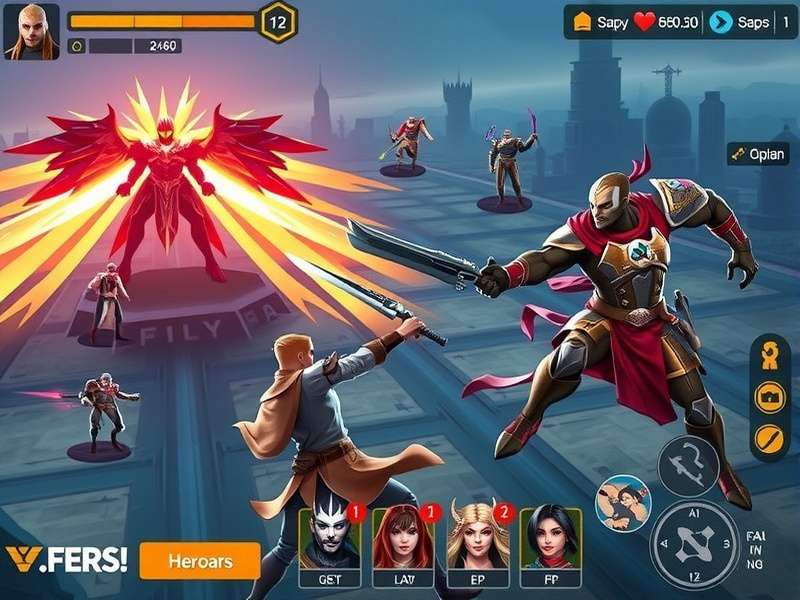
Task: Click the orange Heroars button
Action: pos(200,560)
